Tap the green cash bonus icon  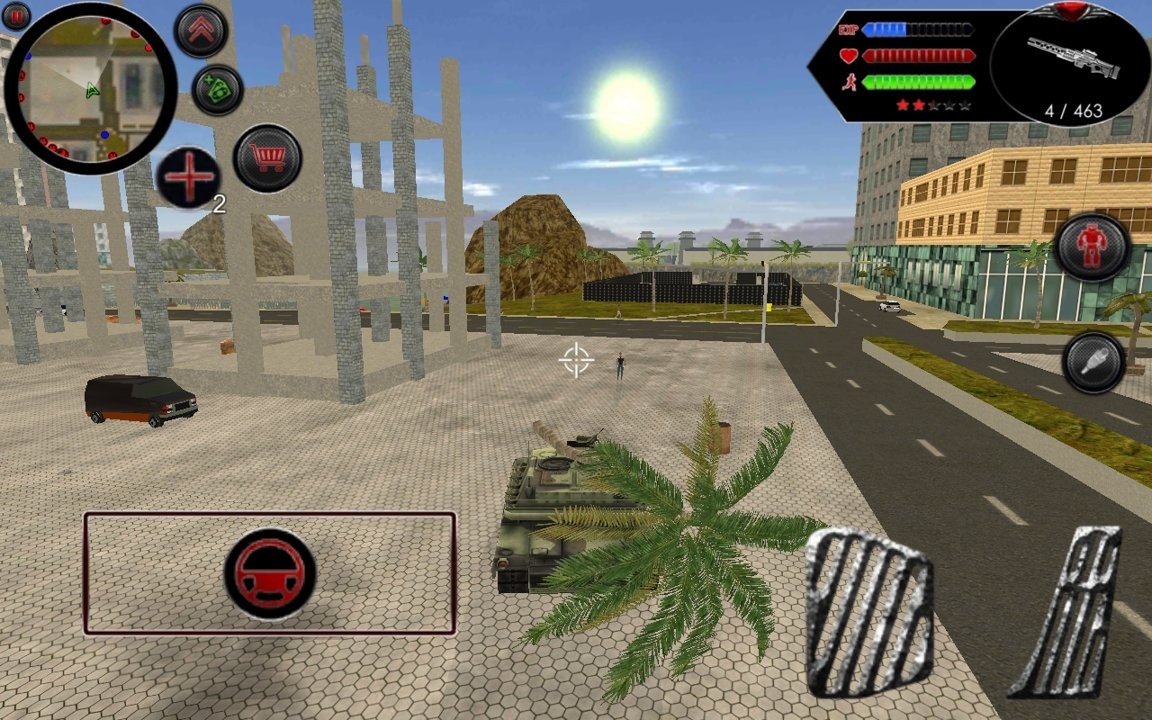(x=217, y=90)
